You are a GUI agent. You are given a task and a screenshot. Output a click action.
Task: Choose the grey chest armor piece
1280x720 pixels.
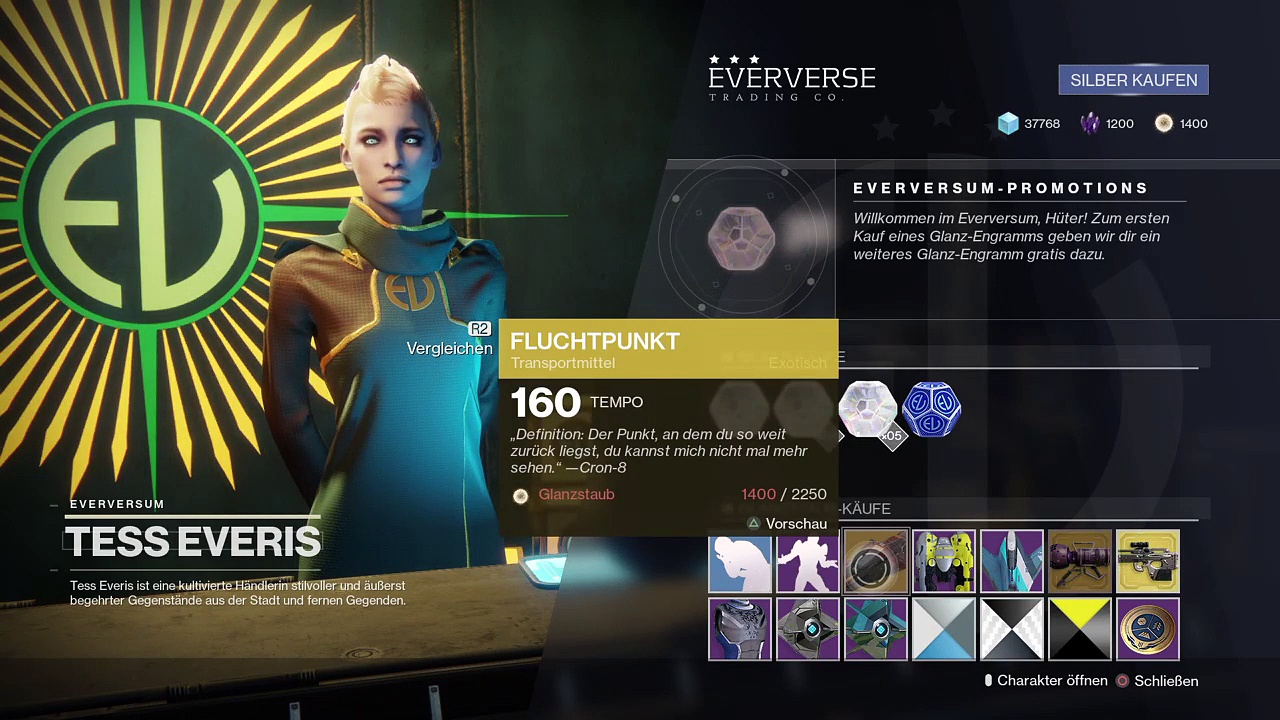point(740,630)
